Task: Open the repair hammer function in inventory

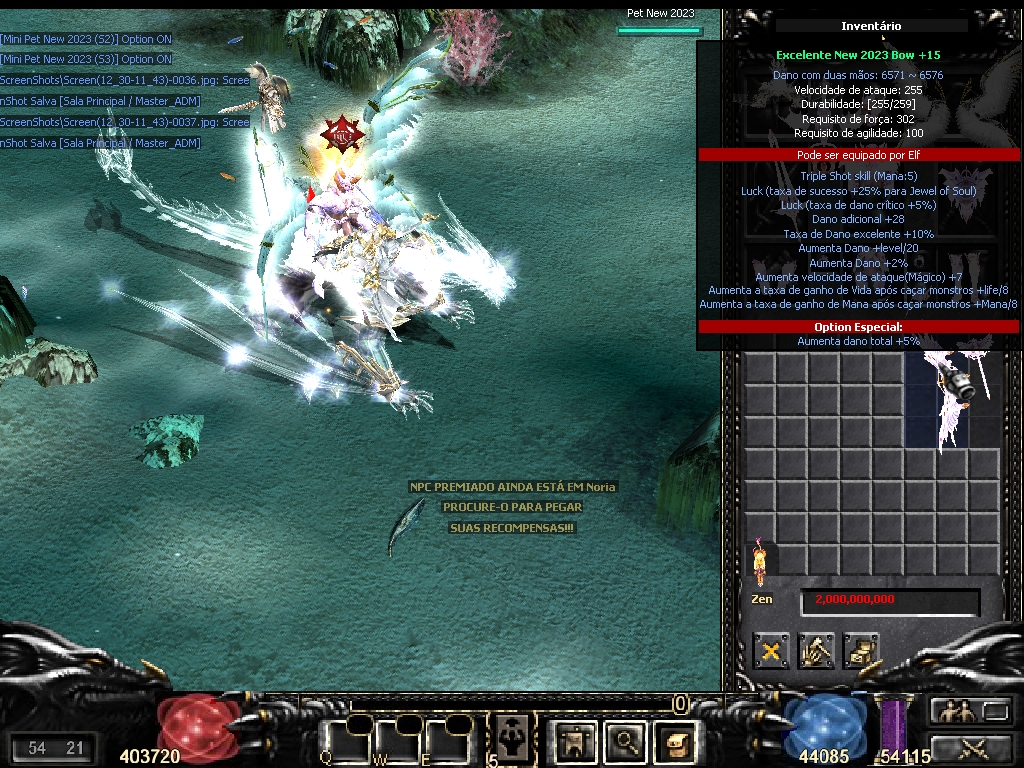Action: (x=816, y=651)
